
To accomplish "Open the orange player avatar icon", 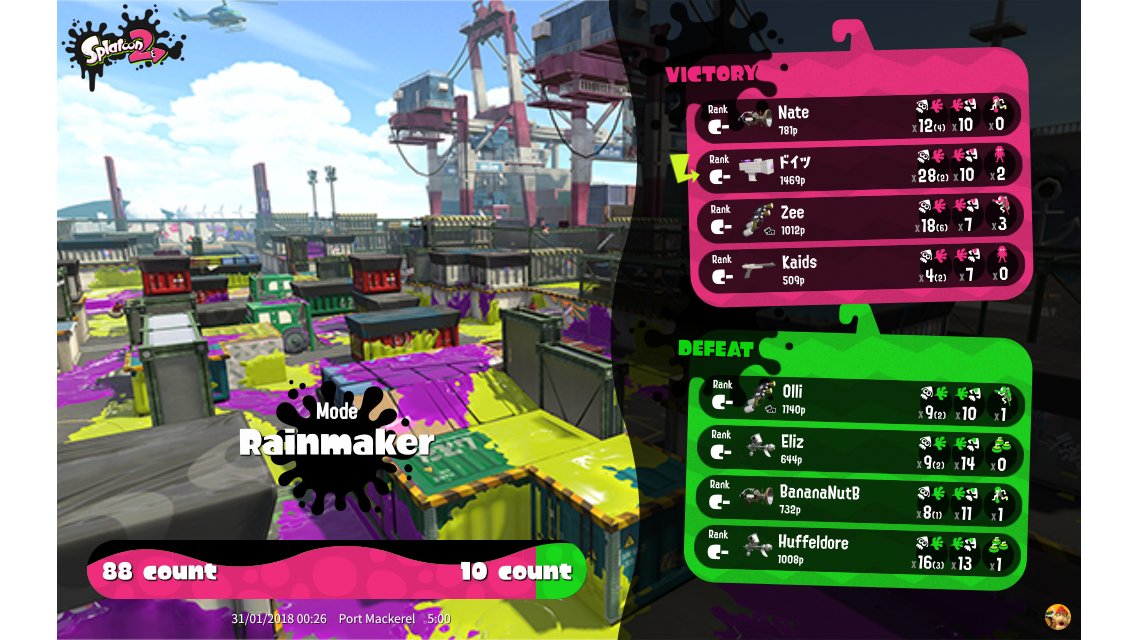I will (x=1057, y=616).
